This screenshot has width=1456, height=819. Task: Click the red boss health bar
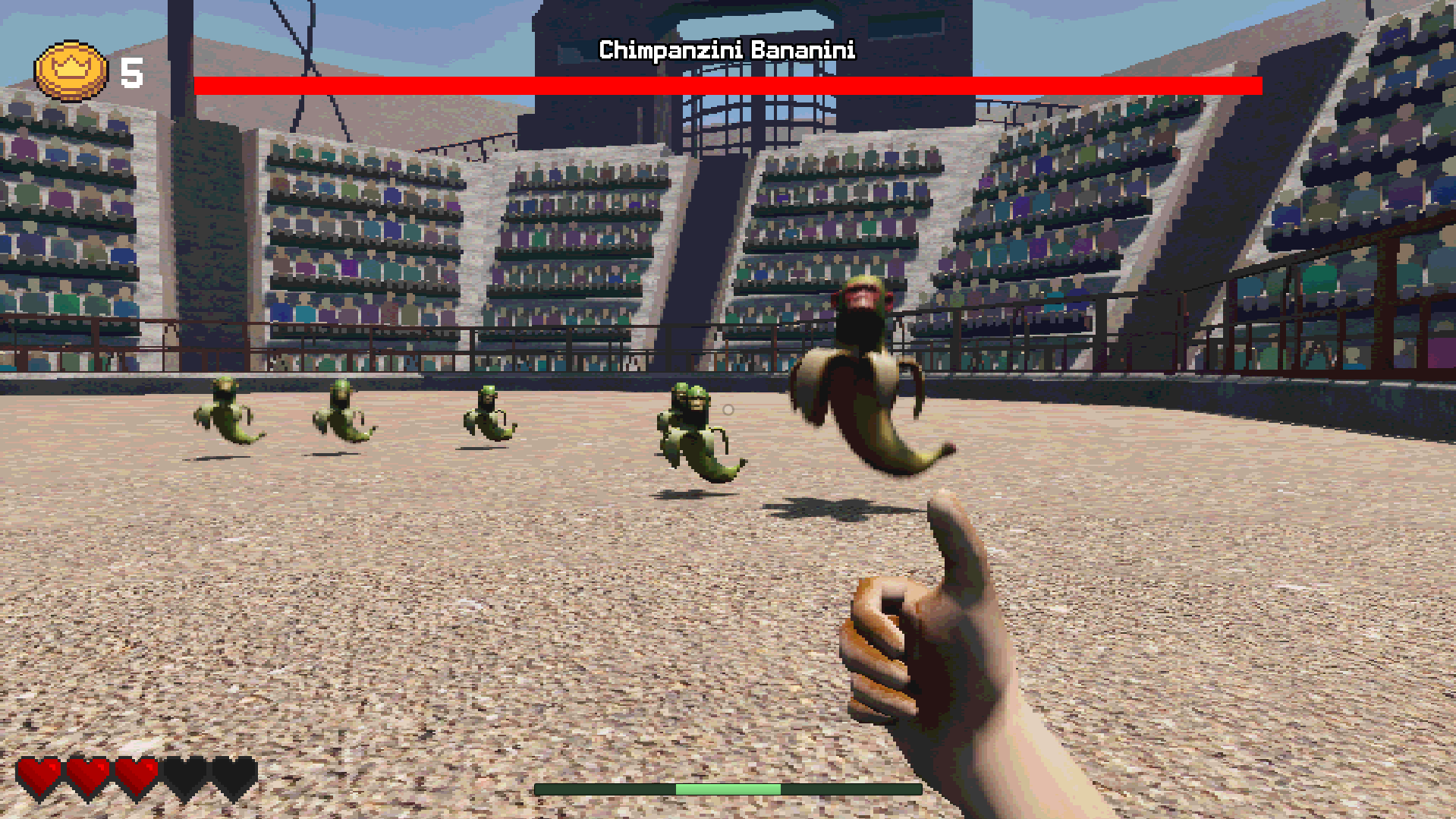(727, 85)
